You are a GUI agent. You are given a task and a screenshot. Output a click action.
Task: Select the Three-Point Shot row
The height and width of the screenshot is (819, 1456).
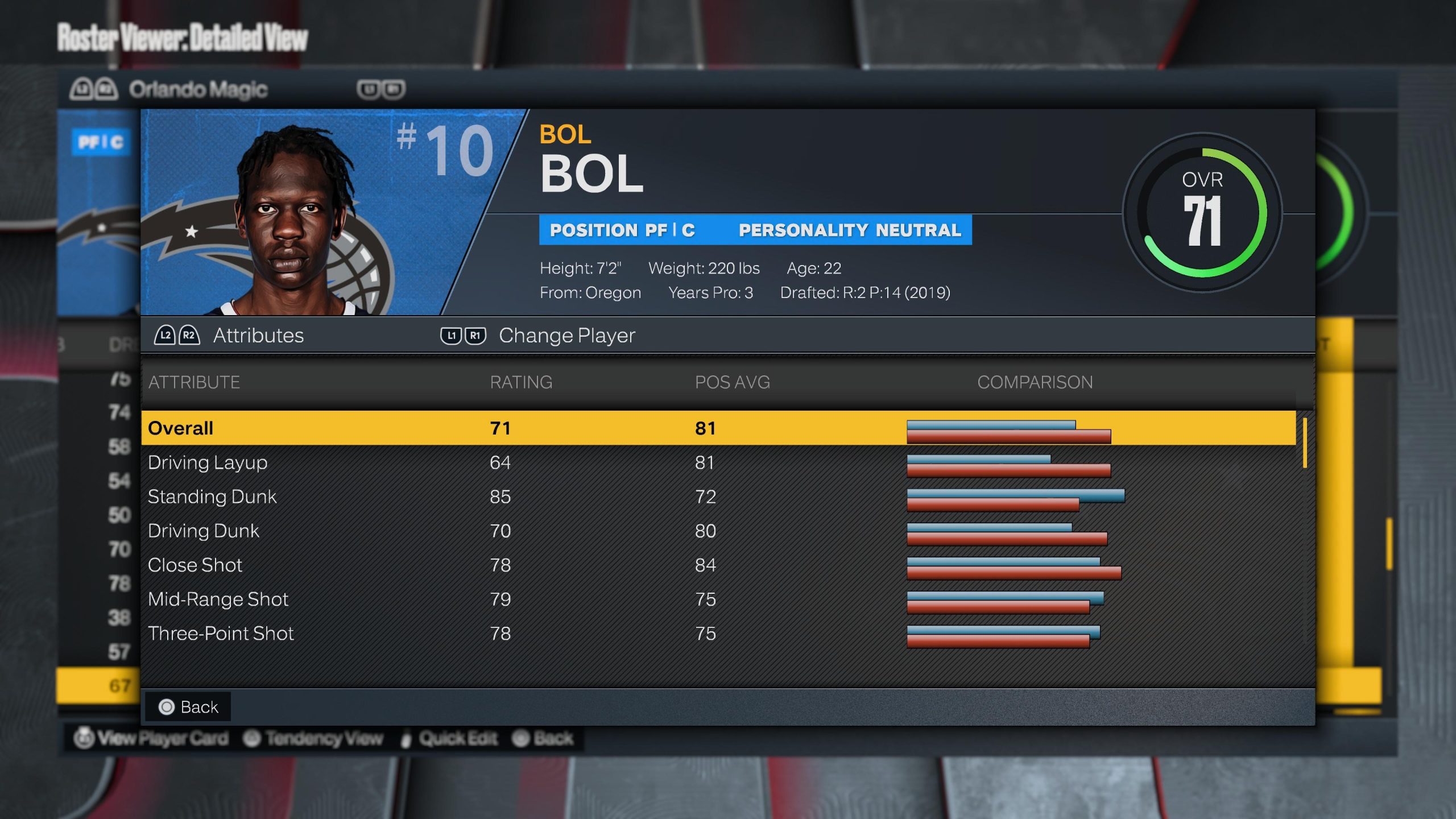point(718,633)
